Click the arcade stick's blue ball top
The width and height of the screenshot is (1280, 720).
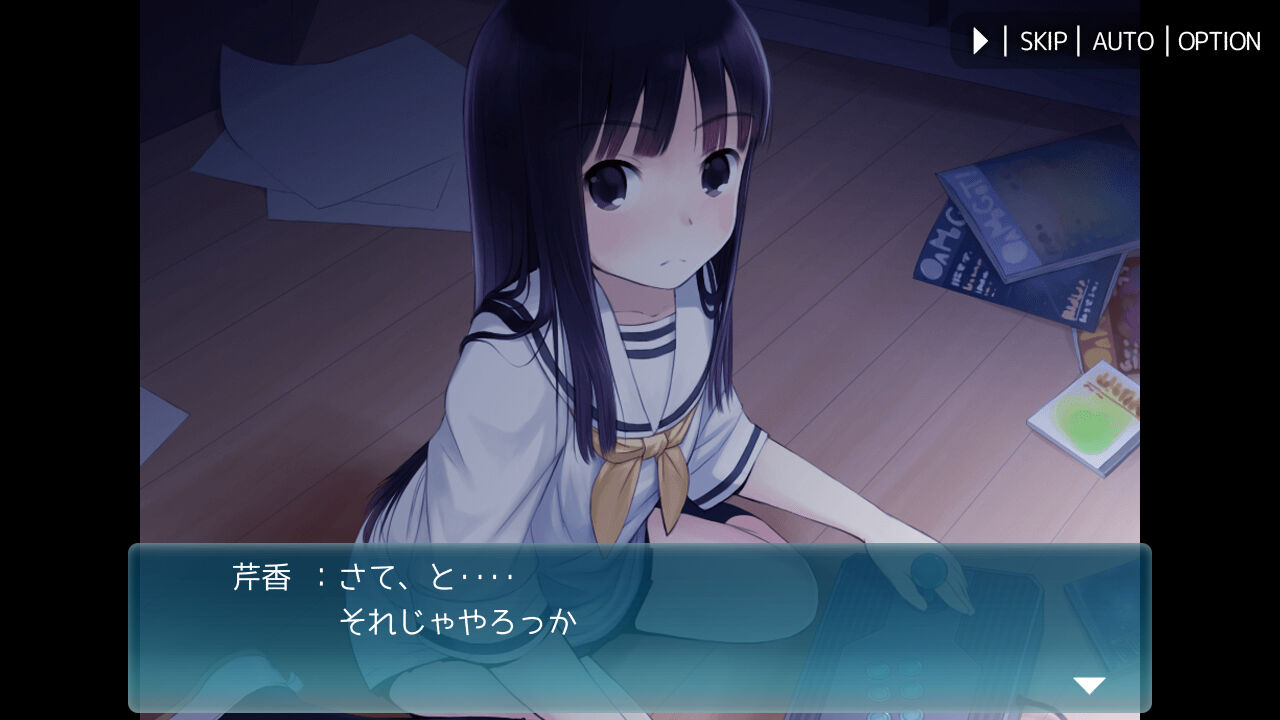point(928,570)
